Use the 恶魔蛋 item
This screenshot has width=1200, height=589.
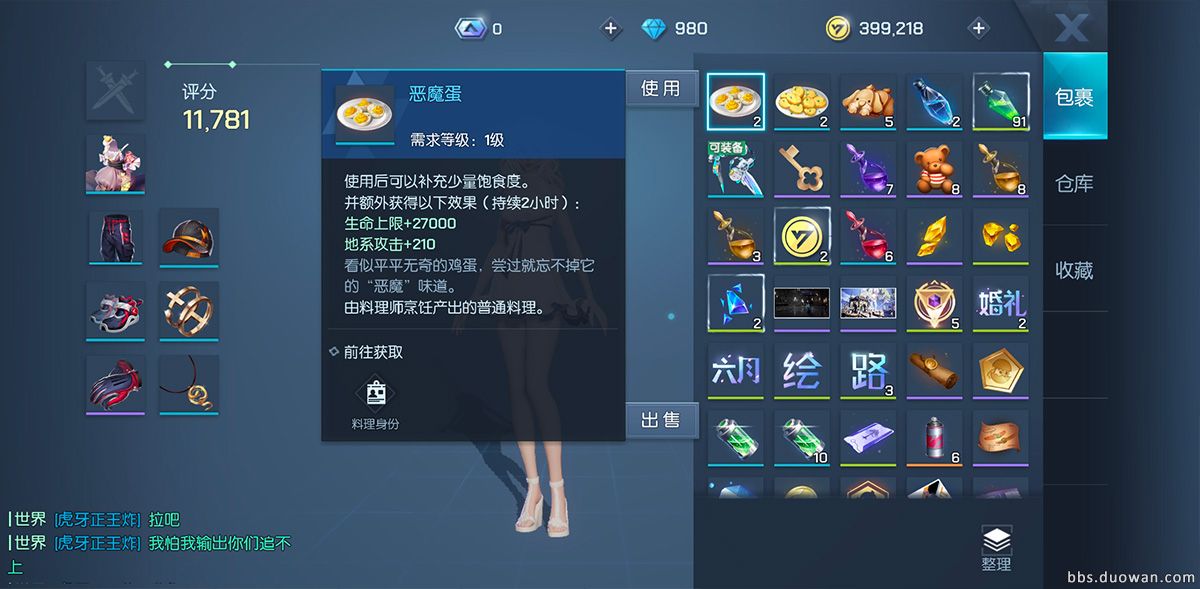(x=659, y=89)
